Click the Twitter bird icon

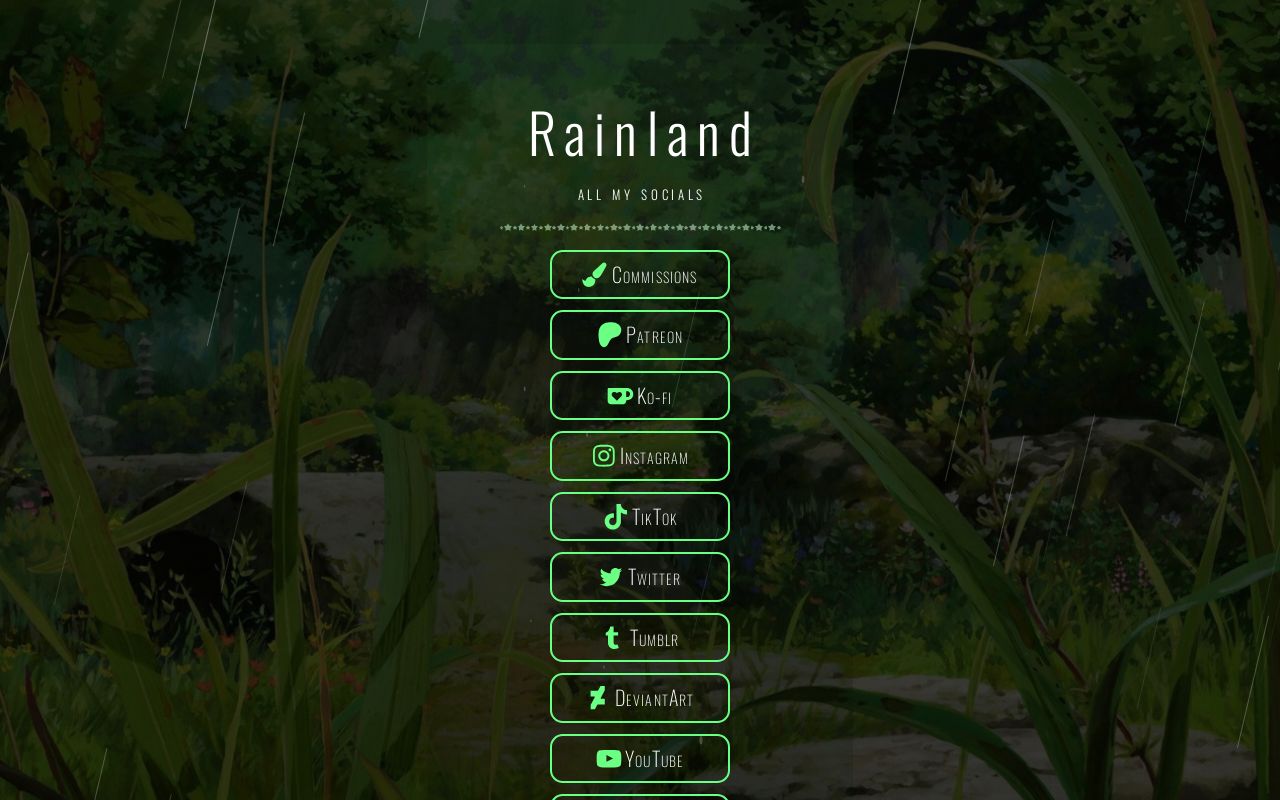click(611, 577)
